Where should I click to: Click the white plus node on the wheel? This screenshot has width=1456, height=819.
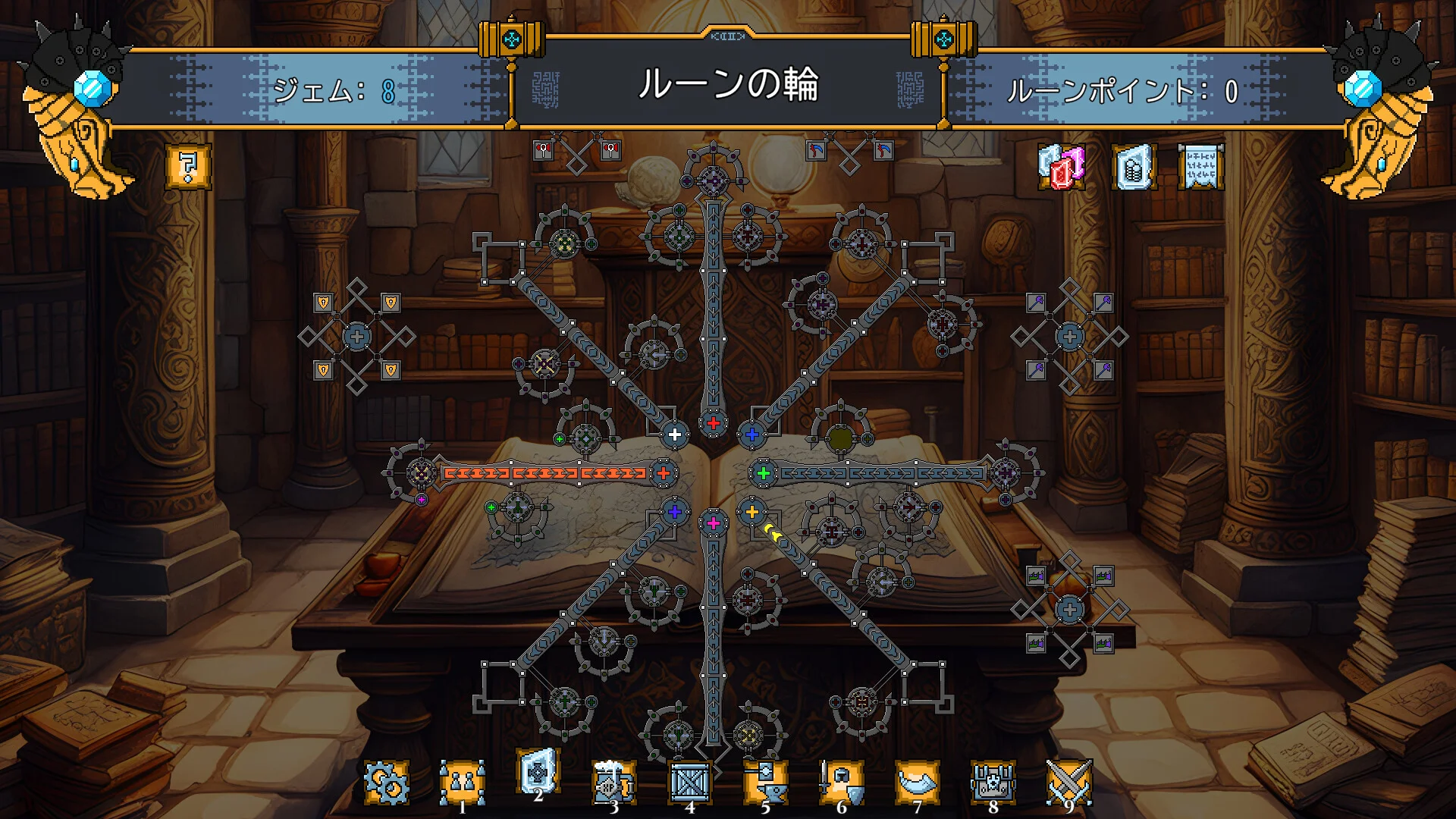[675, 435]
